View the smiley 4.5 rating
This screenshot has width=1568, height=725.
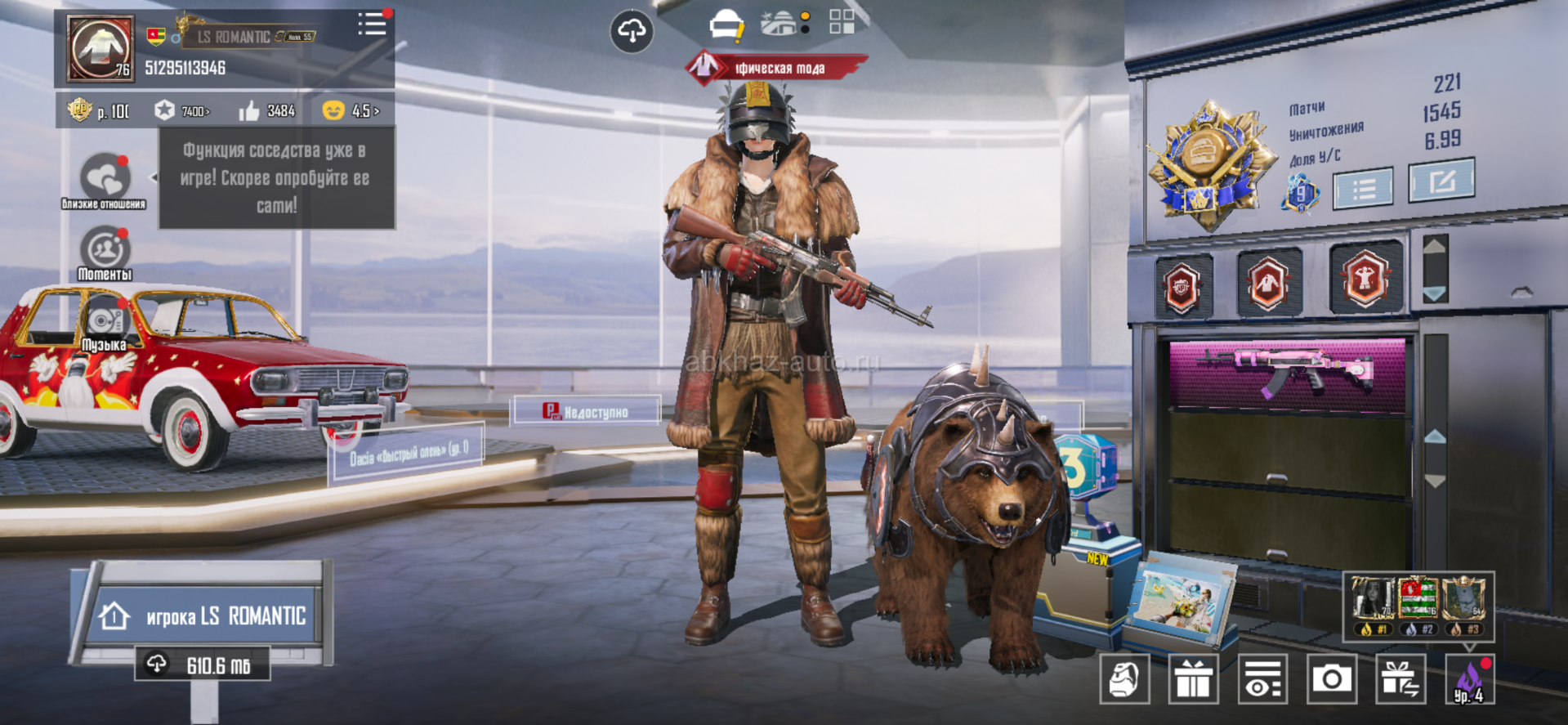click(x=351, y=110)
